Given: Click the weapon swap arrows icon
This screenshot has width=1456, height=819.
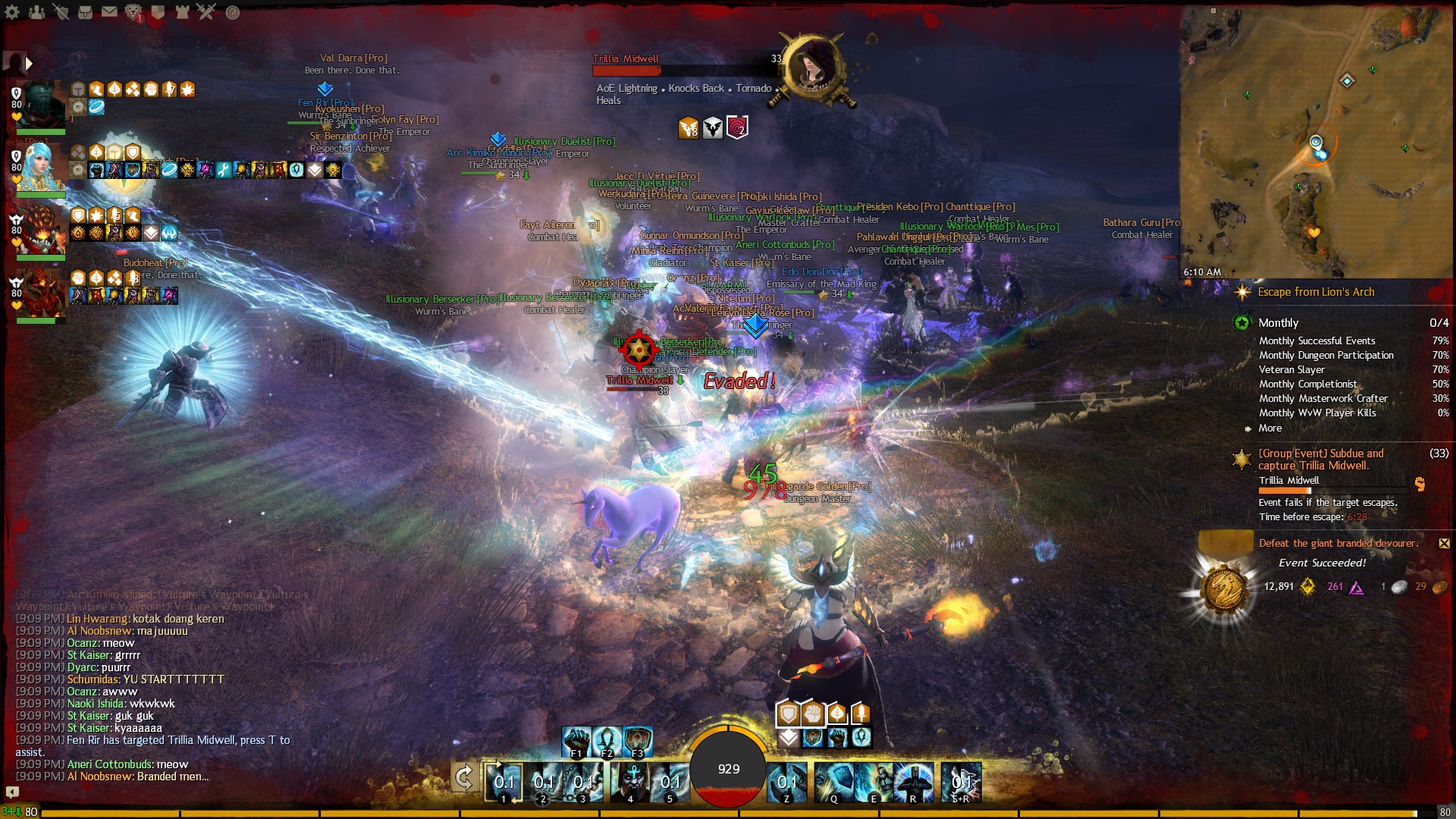Looking at the screenshot, I should pyautogui.click(x=464, y=777).
